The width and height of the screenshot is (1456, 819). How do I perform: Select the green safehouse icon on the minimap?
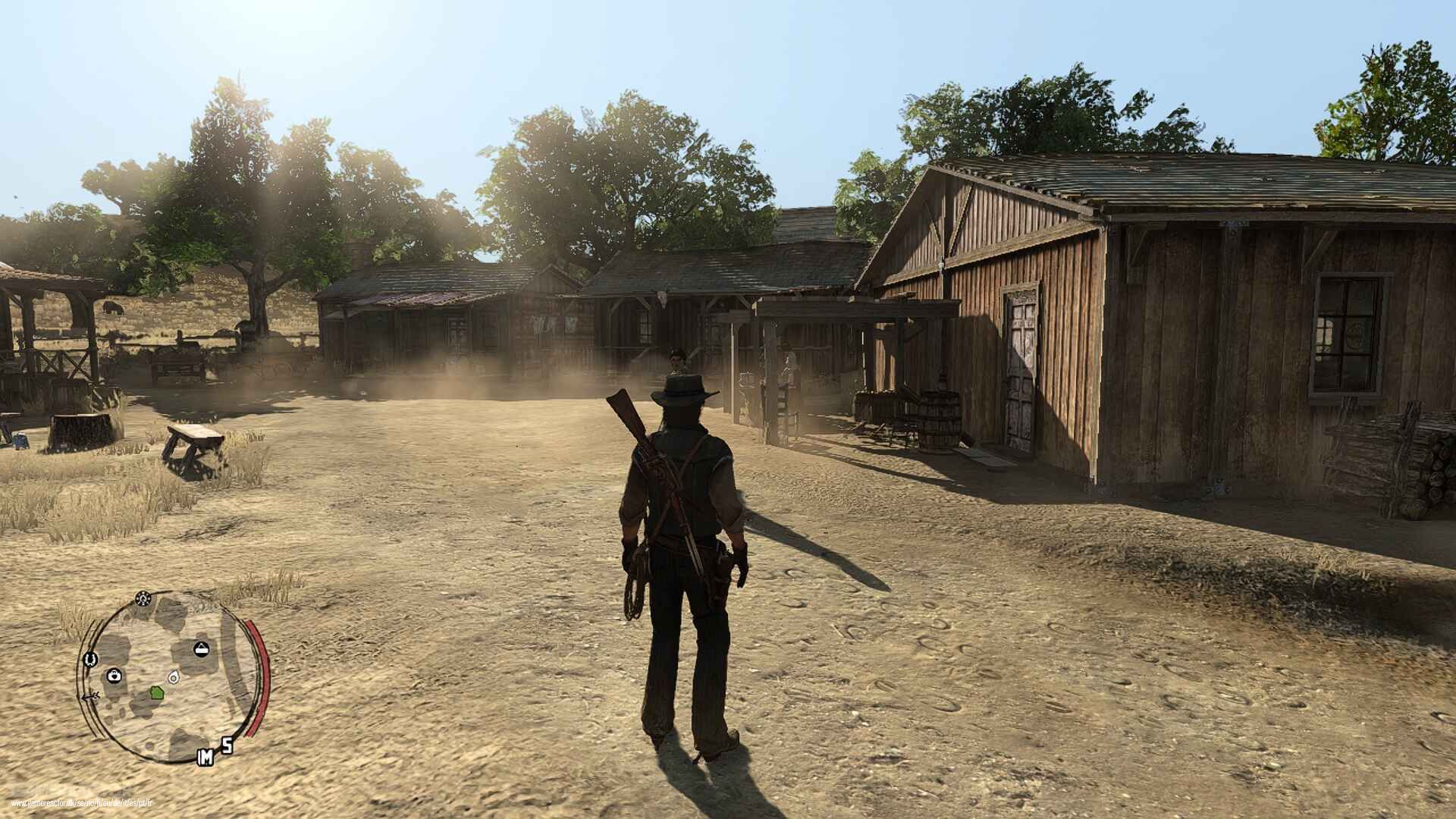(x=156, y=693)
